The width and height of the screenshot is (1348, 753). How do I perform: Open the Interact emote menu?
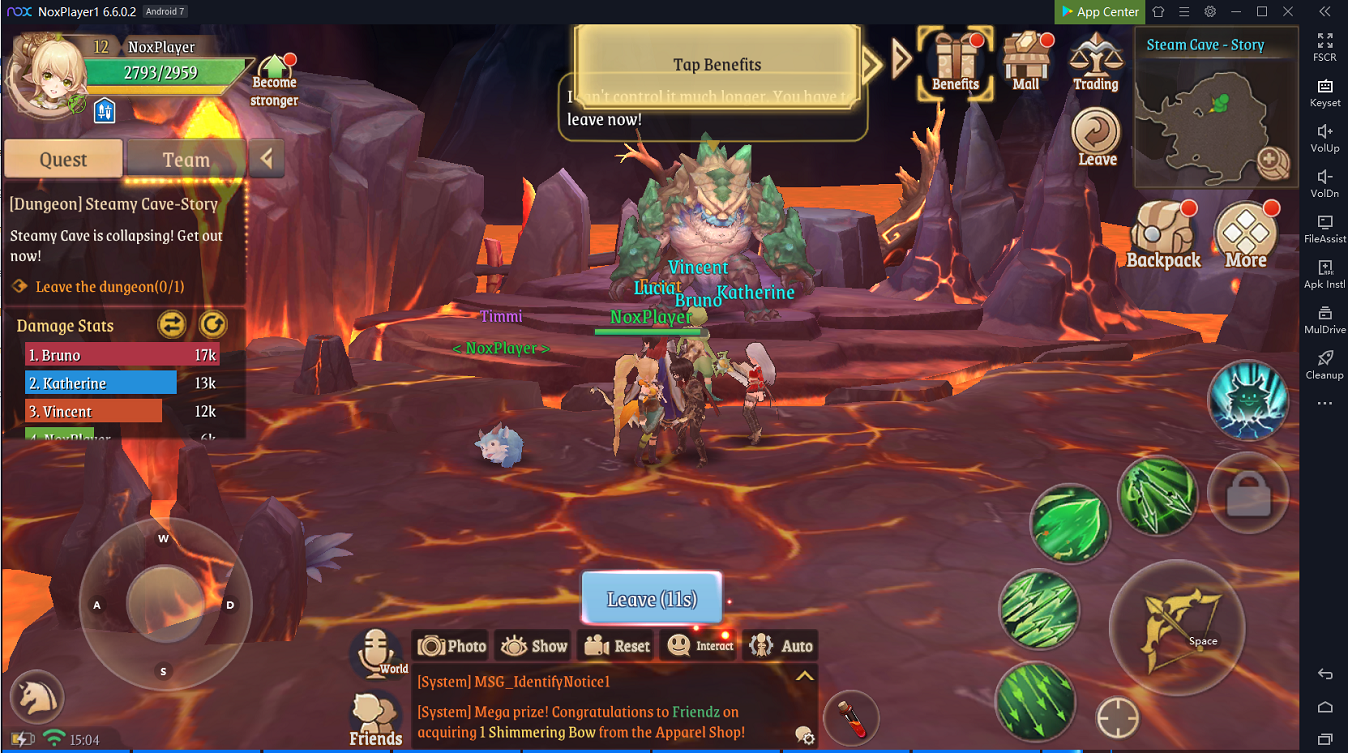pyautogui.click(x=700, y=646)
